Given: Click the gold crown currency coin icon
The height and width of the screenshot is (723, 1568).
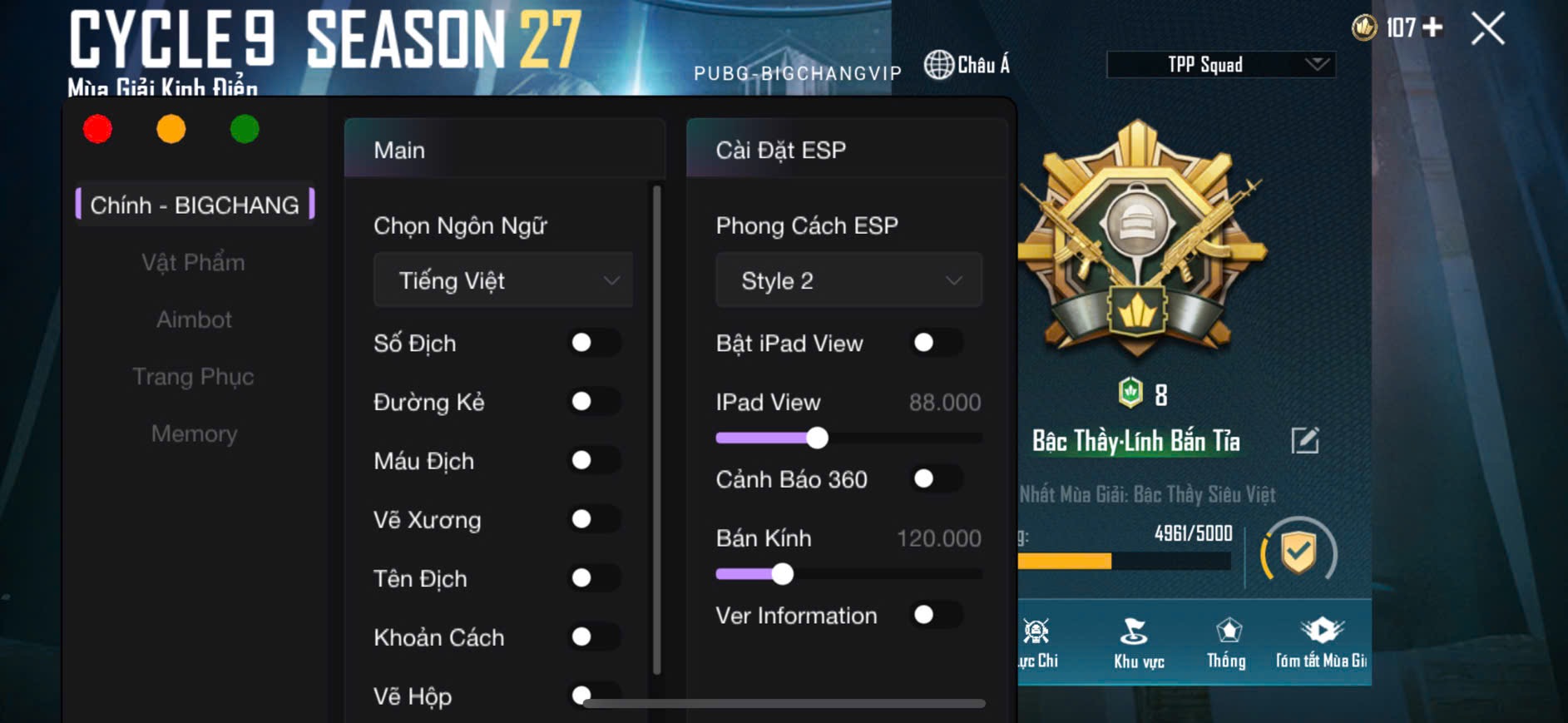Looking at the screenshot, I should pos(1364,27).
